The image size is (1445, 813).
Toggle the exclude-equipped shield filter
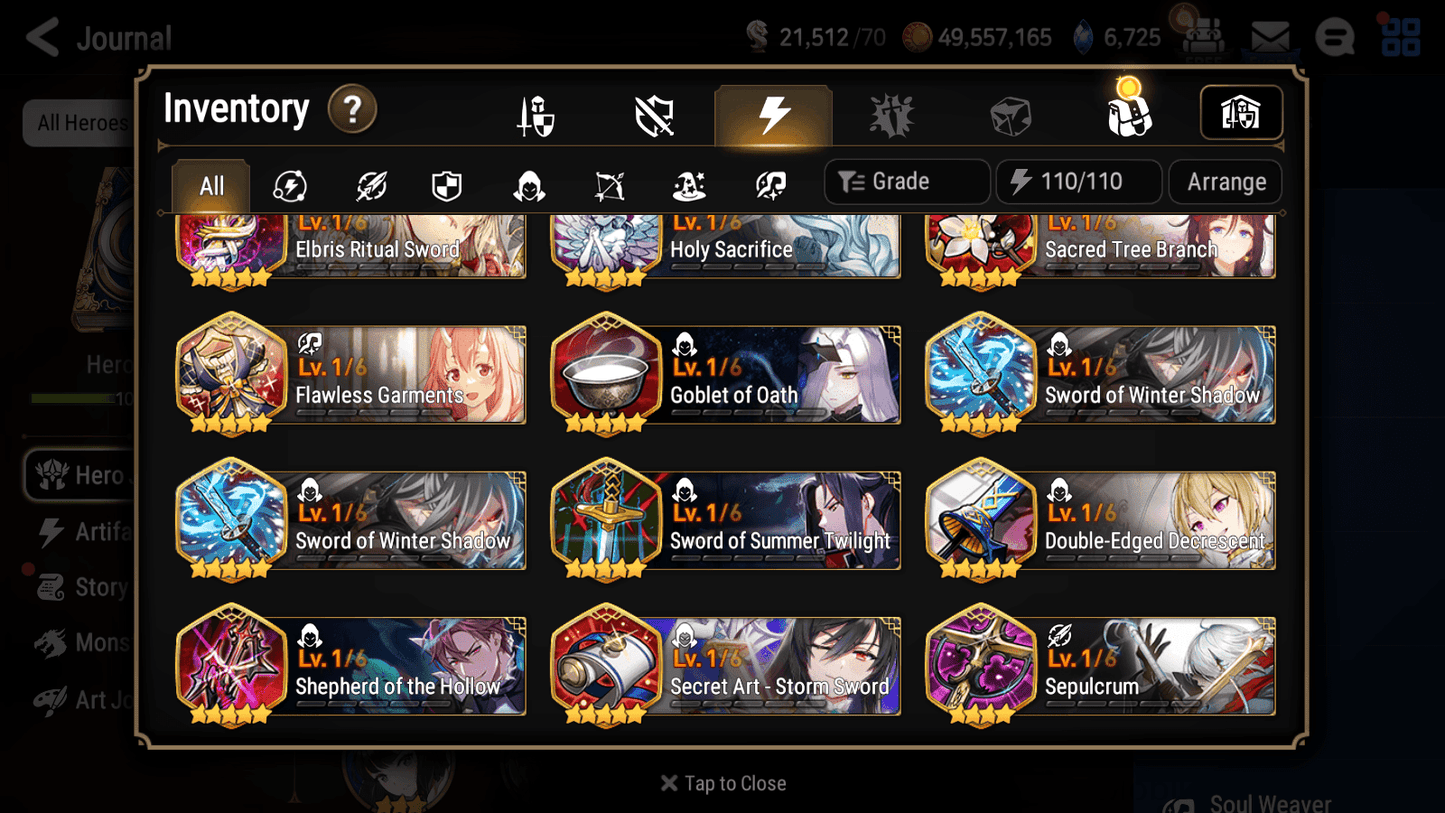pos(653,113)
